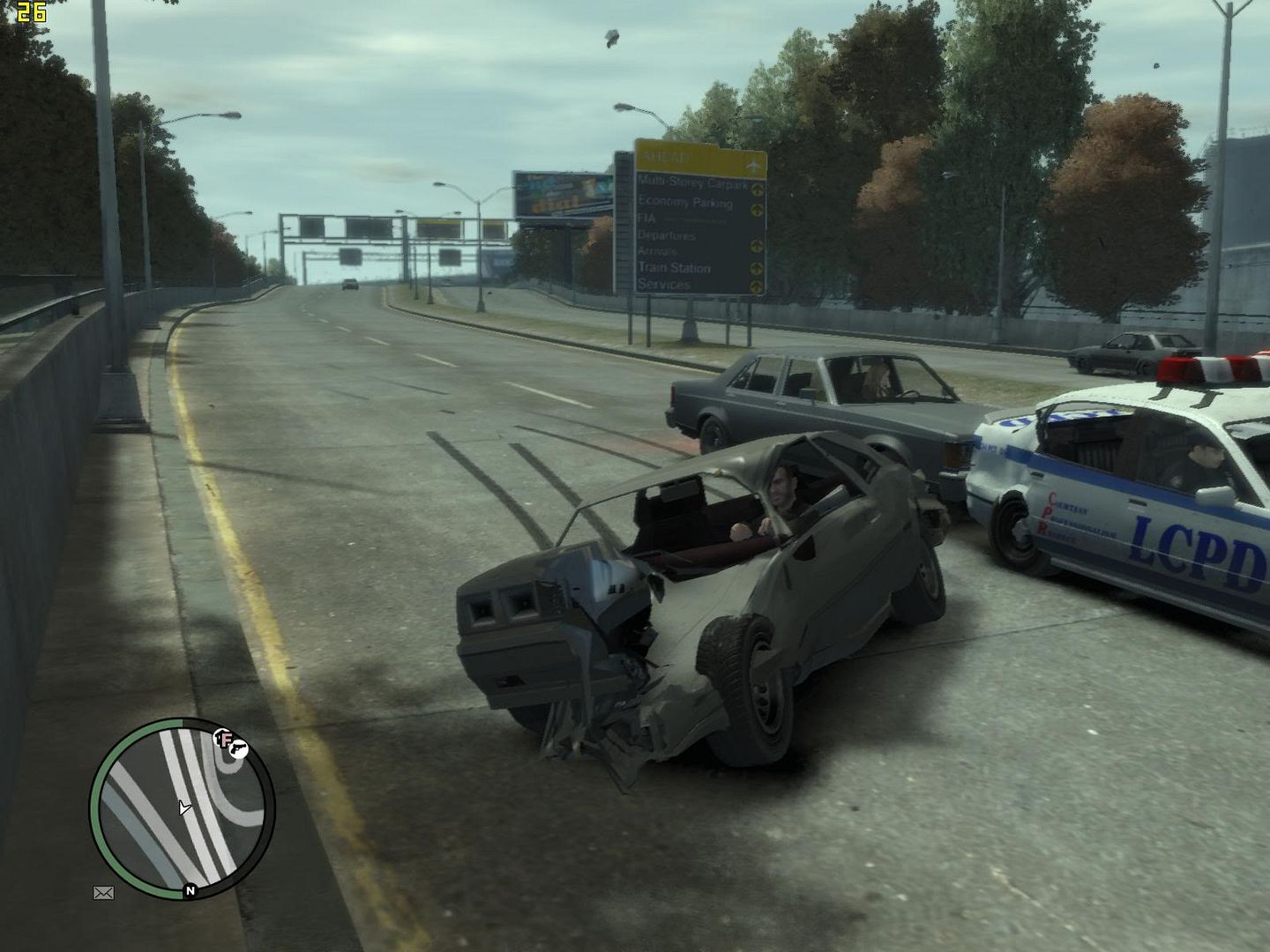Select the pink F mission blip on radar

[222, 739]
